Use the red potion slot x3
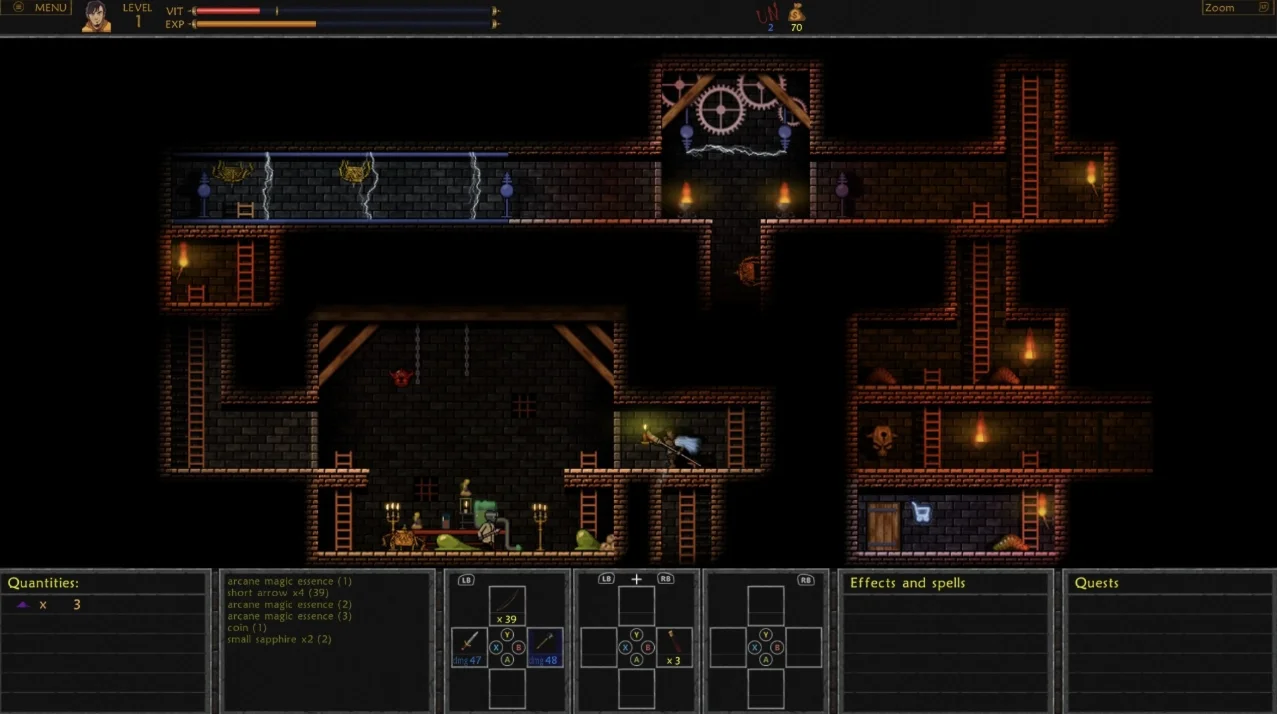 coord(674,646)
